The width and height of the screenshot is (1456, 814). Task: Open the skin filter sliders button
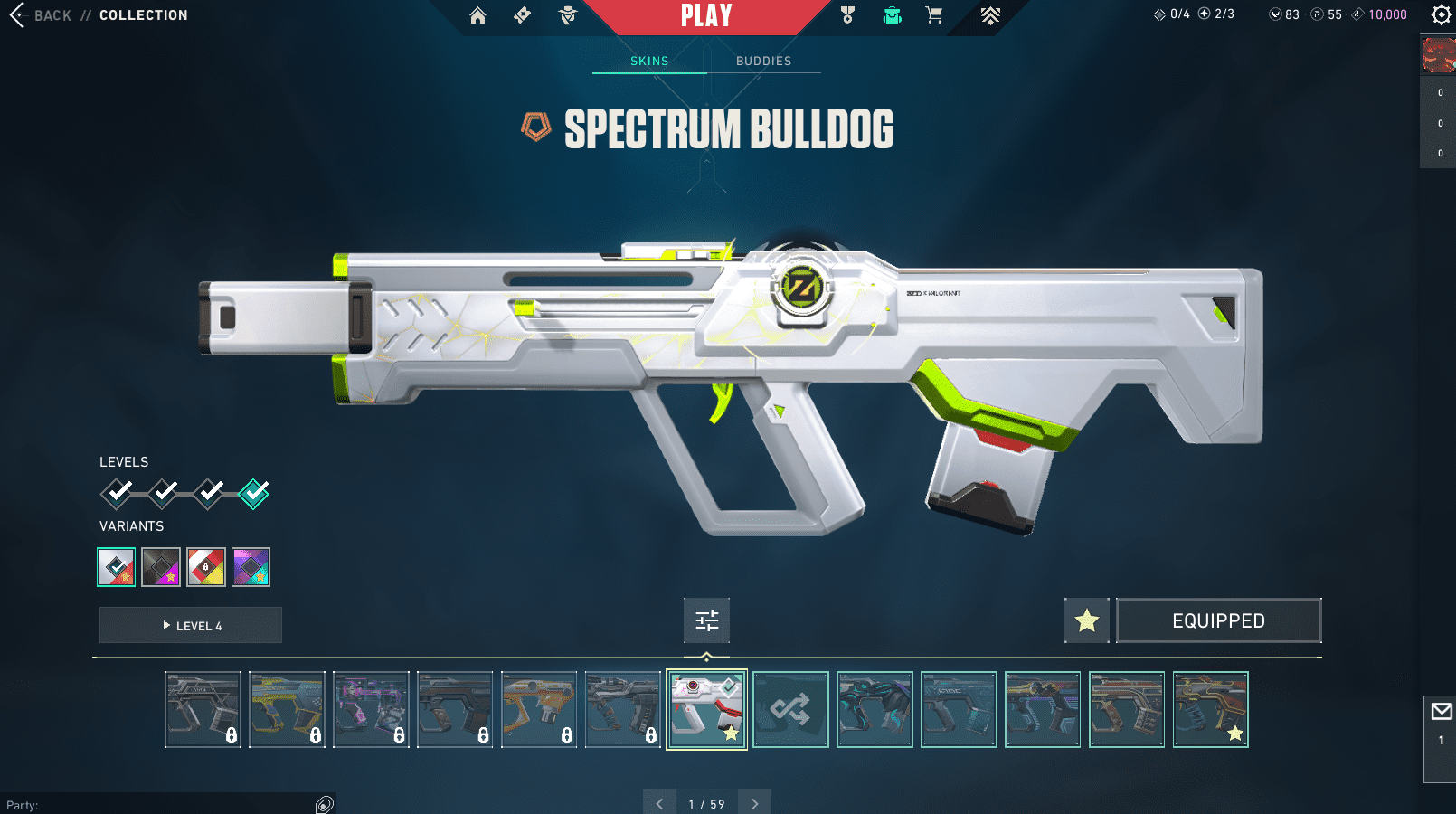click(706, 620)
